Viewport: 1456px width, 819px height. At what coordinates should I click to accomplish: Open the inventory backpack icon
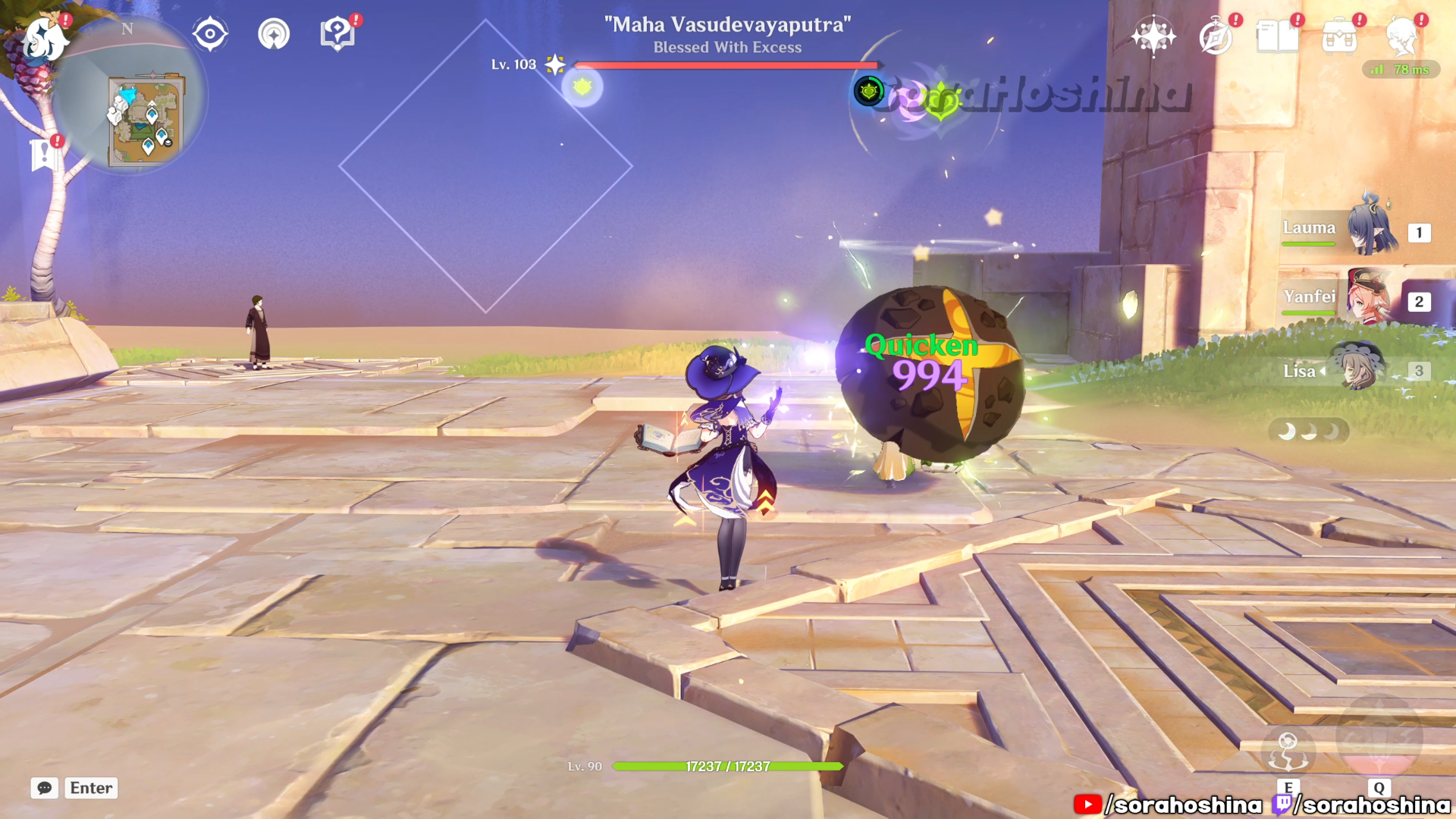[1339, 36]
